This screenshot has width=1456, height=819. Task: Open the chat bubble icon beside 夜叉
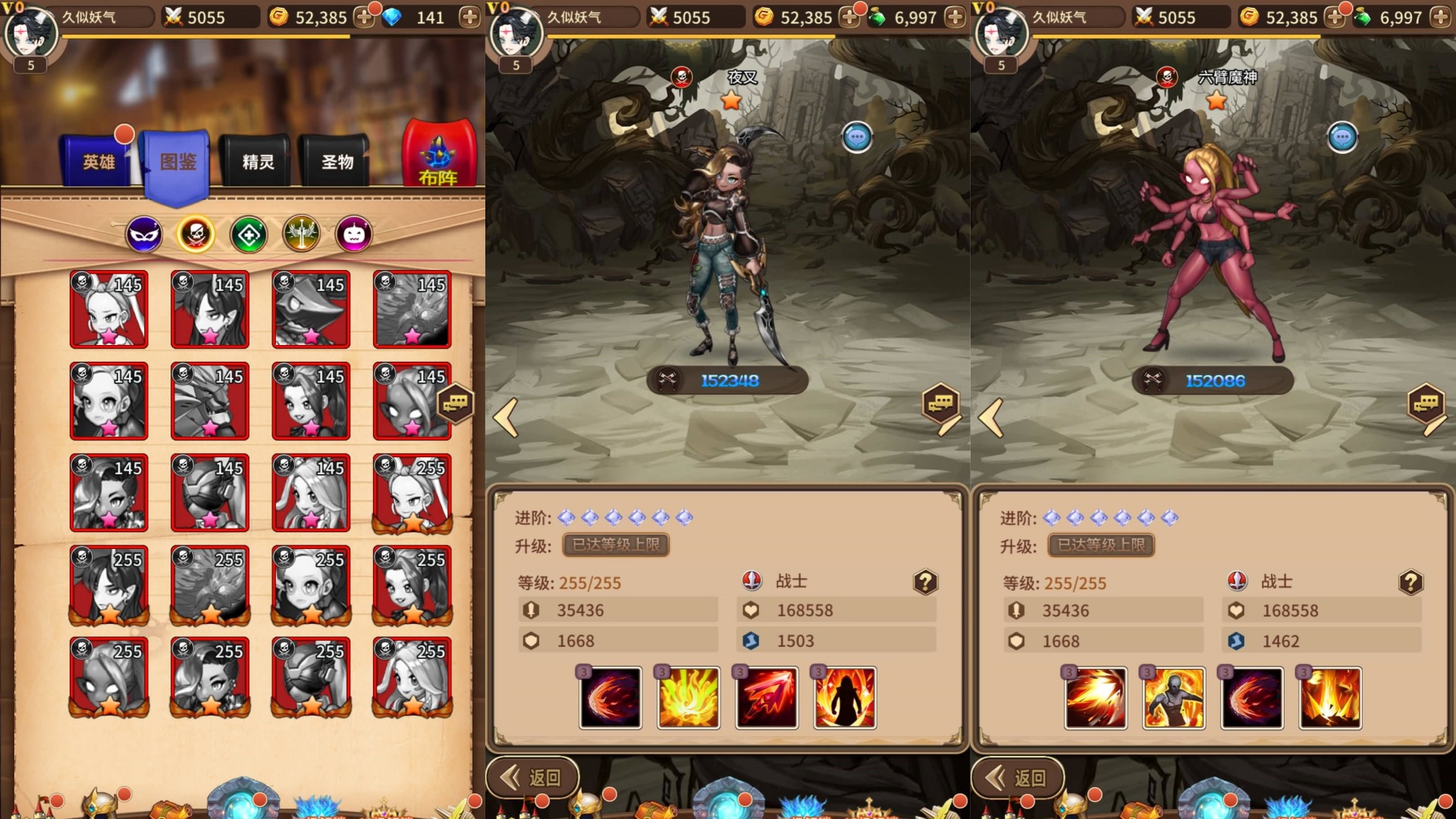click(857, 138)
